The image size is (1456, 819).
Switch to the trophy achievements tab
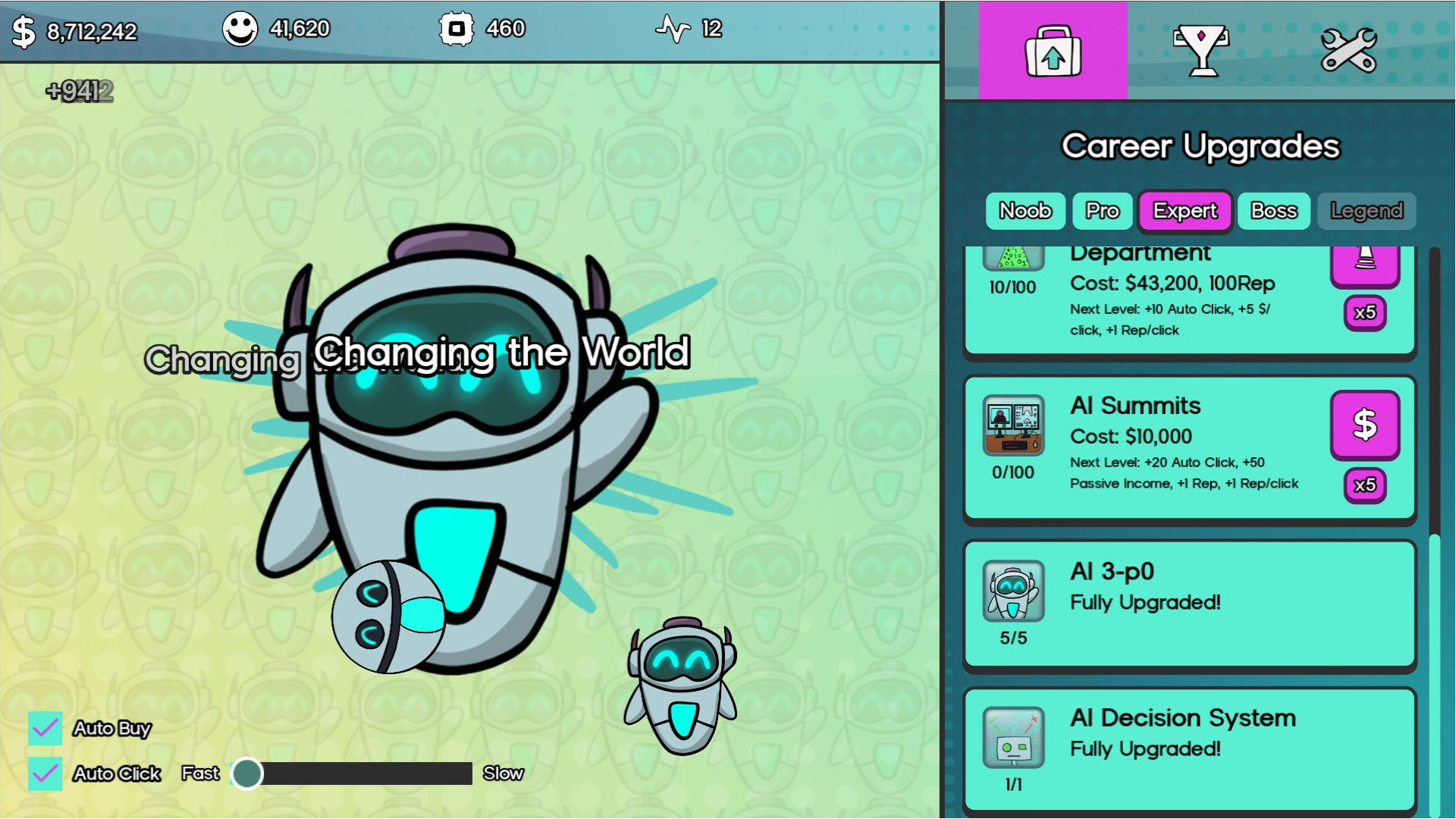[x=1200, y=51]
